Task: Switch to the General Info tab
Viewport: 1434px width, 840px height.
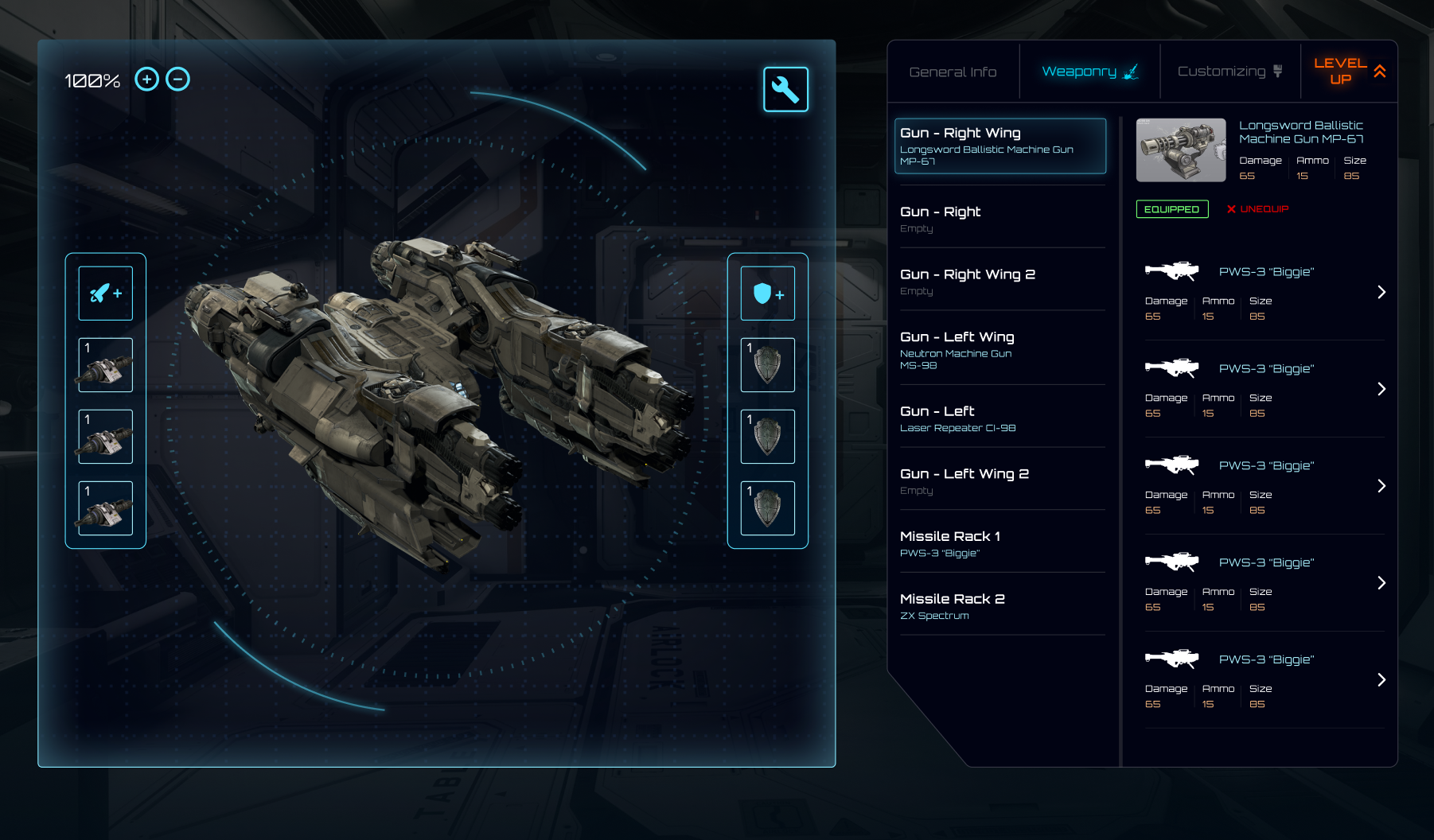Action: pyautogui.click(x=953, y=72)
